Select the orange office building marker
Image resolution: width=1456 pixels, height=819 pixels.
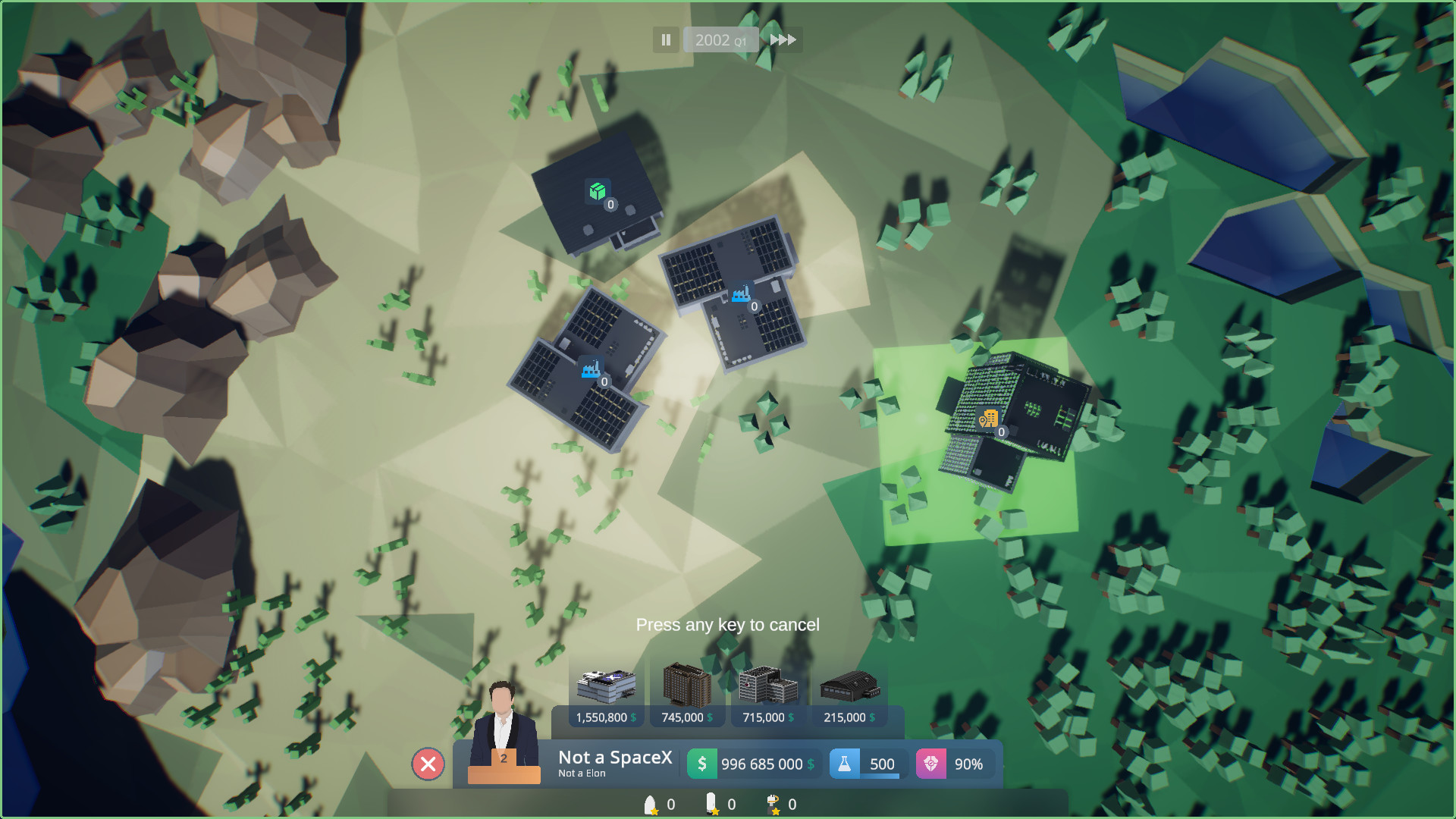[988, 419]
